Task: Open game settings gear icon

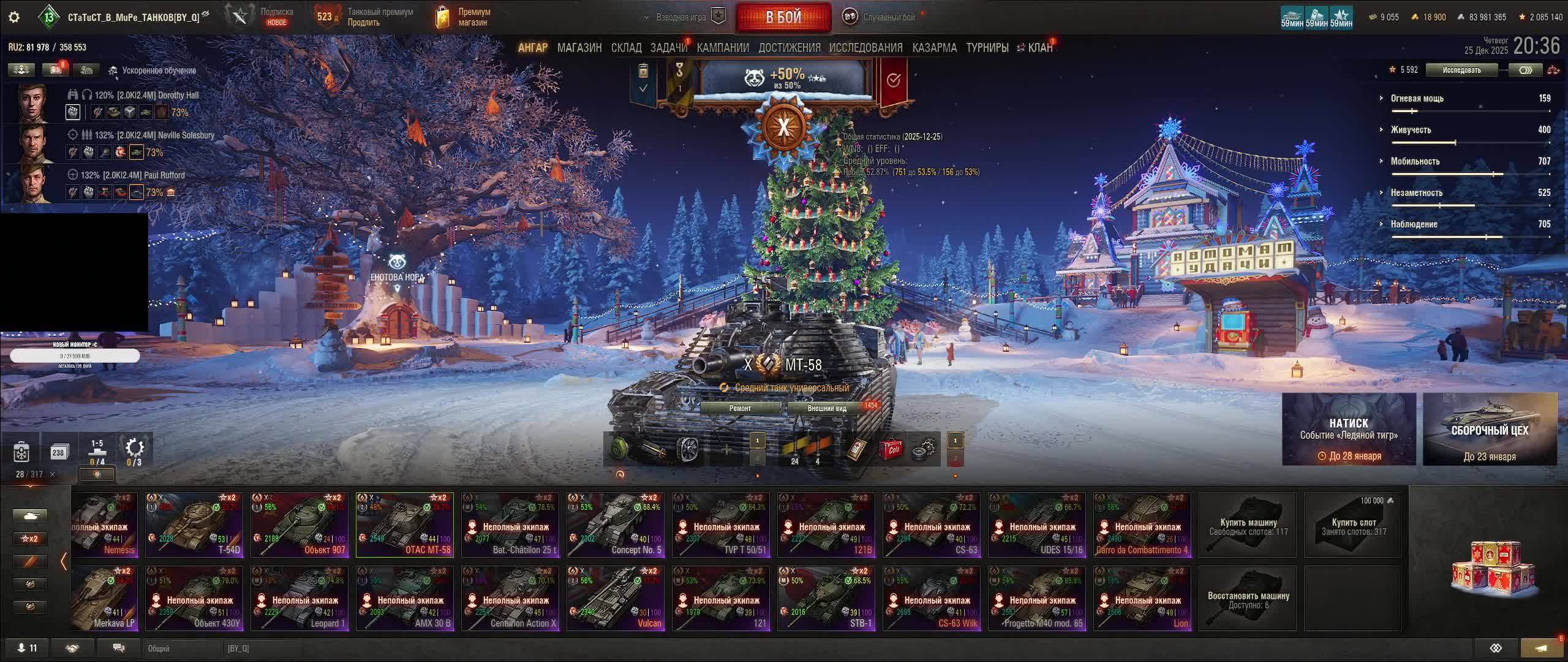Action: [13, 17]
